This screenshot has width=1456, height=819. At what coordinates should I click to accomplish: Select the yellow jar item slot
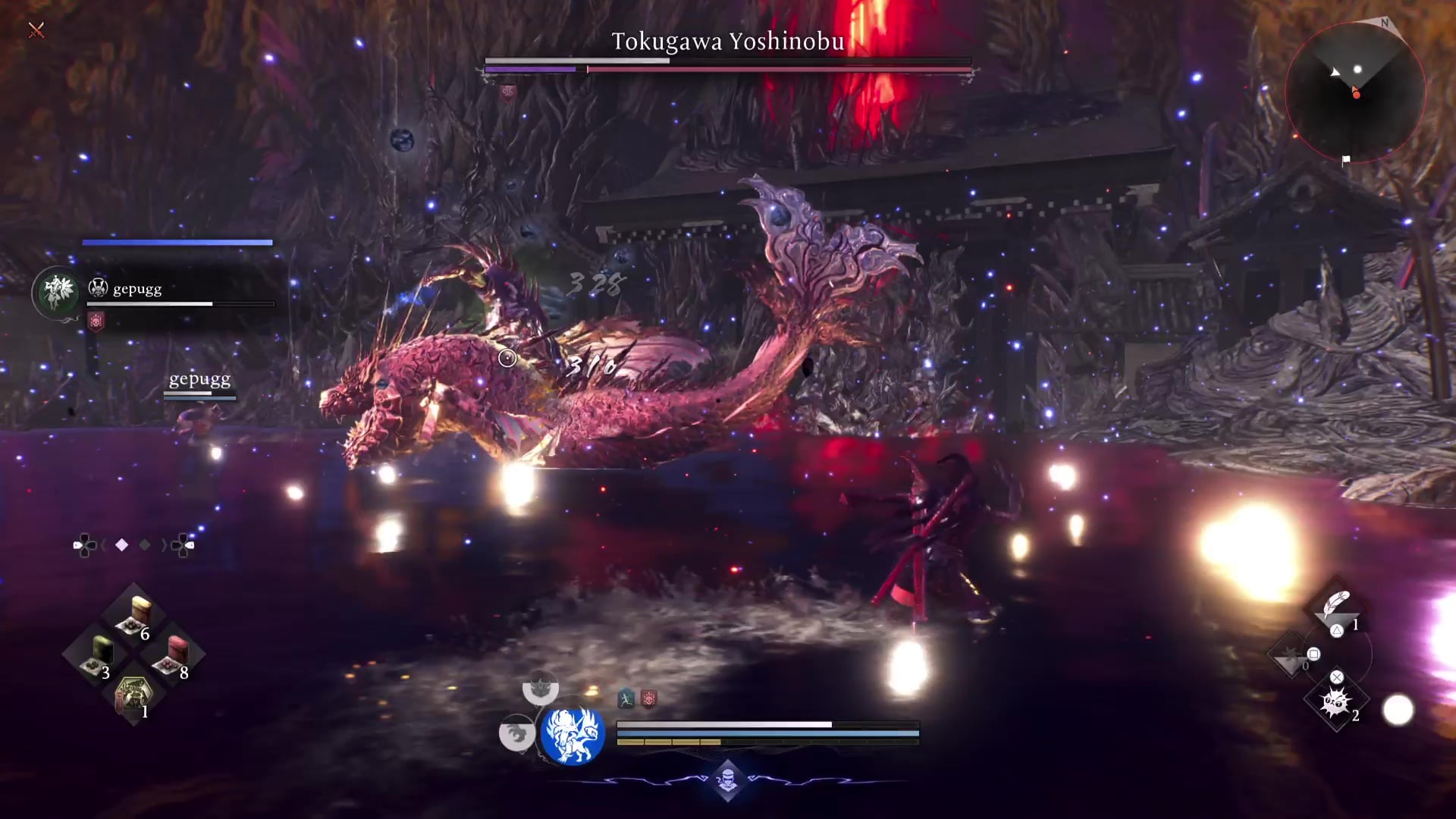(135, 614)
